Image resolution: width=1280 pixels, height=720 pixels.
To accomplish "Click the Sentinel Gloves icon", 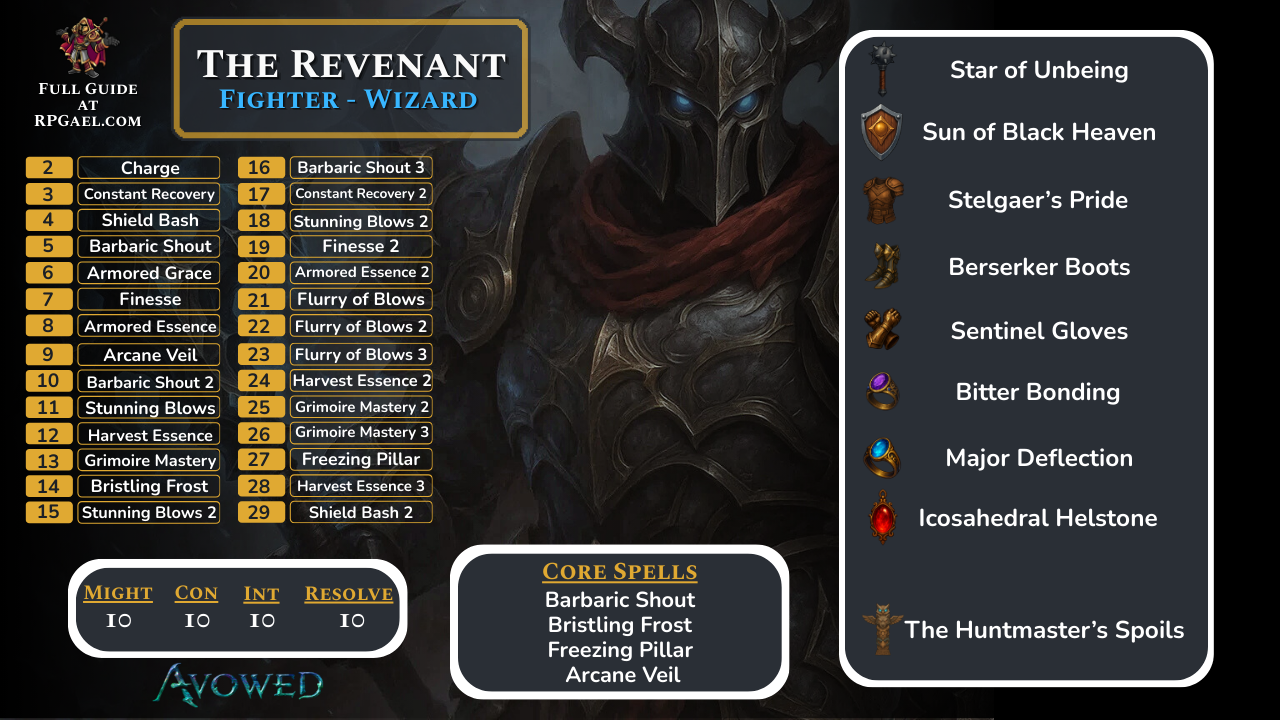I will coord(883,330).
